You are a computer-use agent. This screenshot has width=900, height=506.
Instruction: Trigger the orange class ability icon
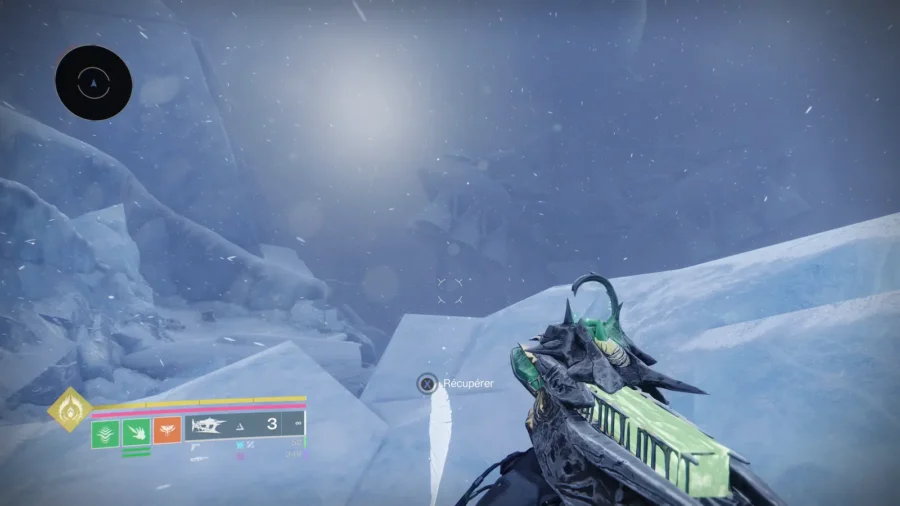(167, 431)
